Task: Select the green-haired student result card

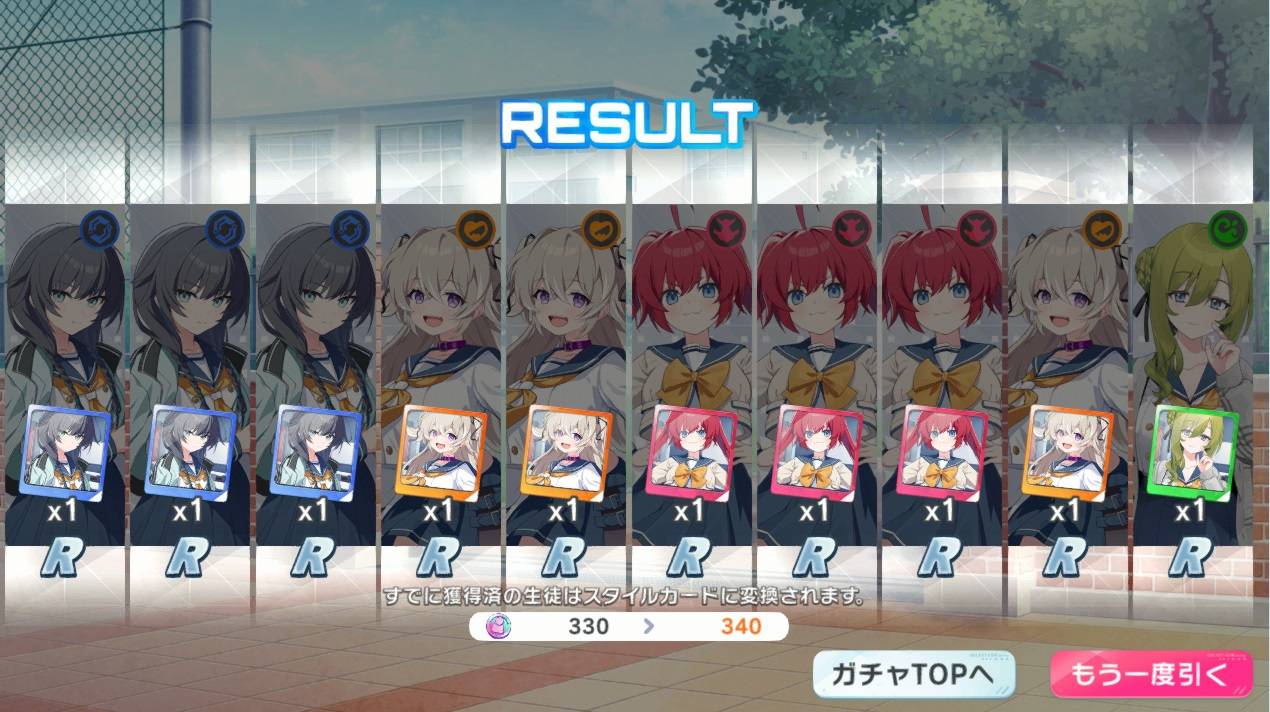Action: [1190, 380]
